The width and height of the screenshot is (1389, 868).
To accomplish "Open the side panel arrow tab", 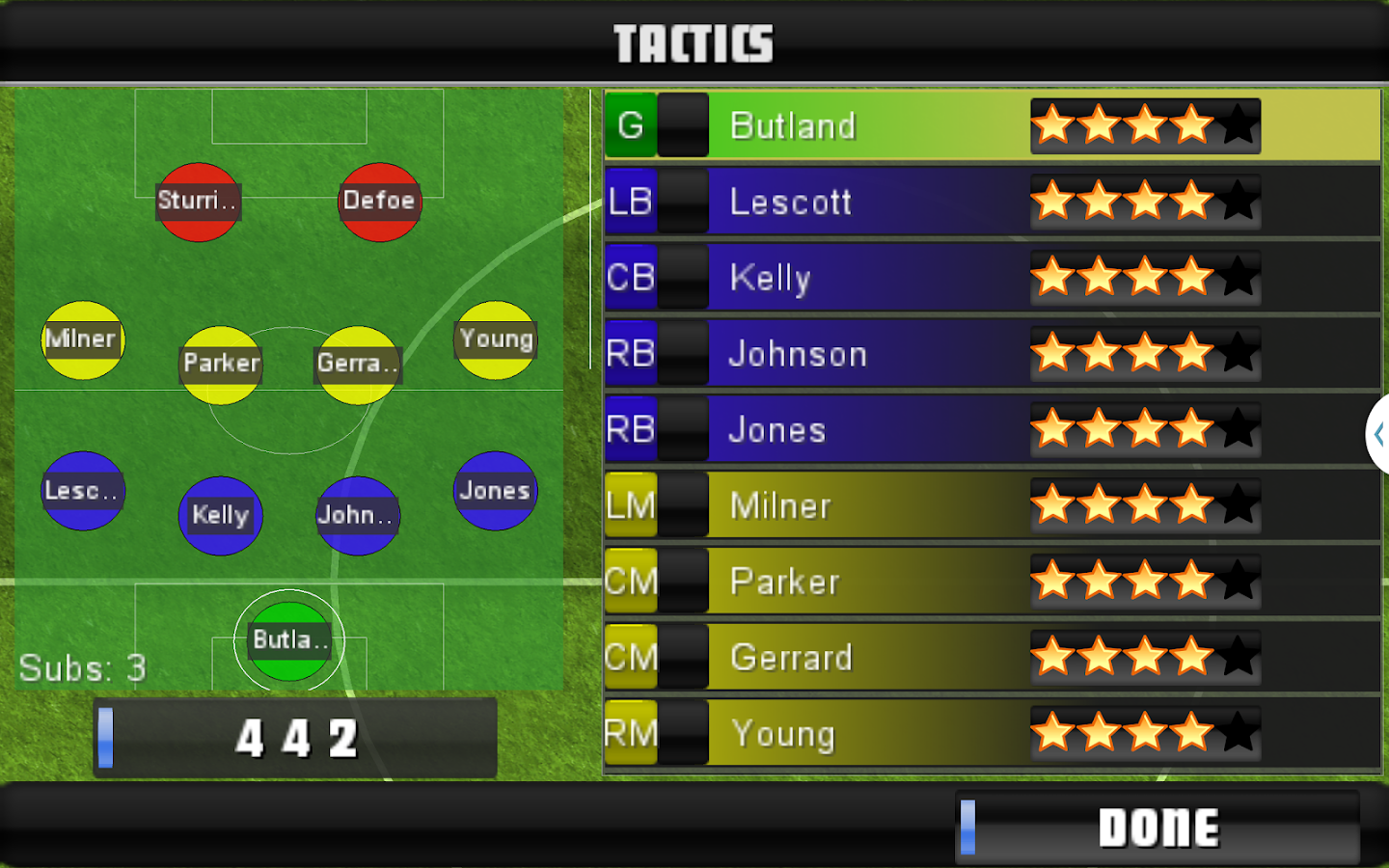I will [1378, 434].
